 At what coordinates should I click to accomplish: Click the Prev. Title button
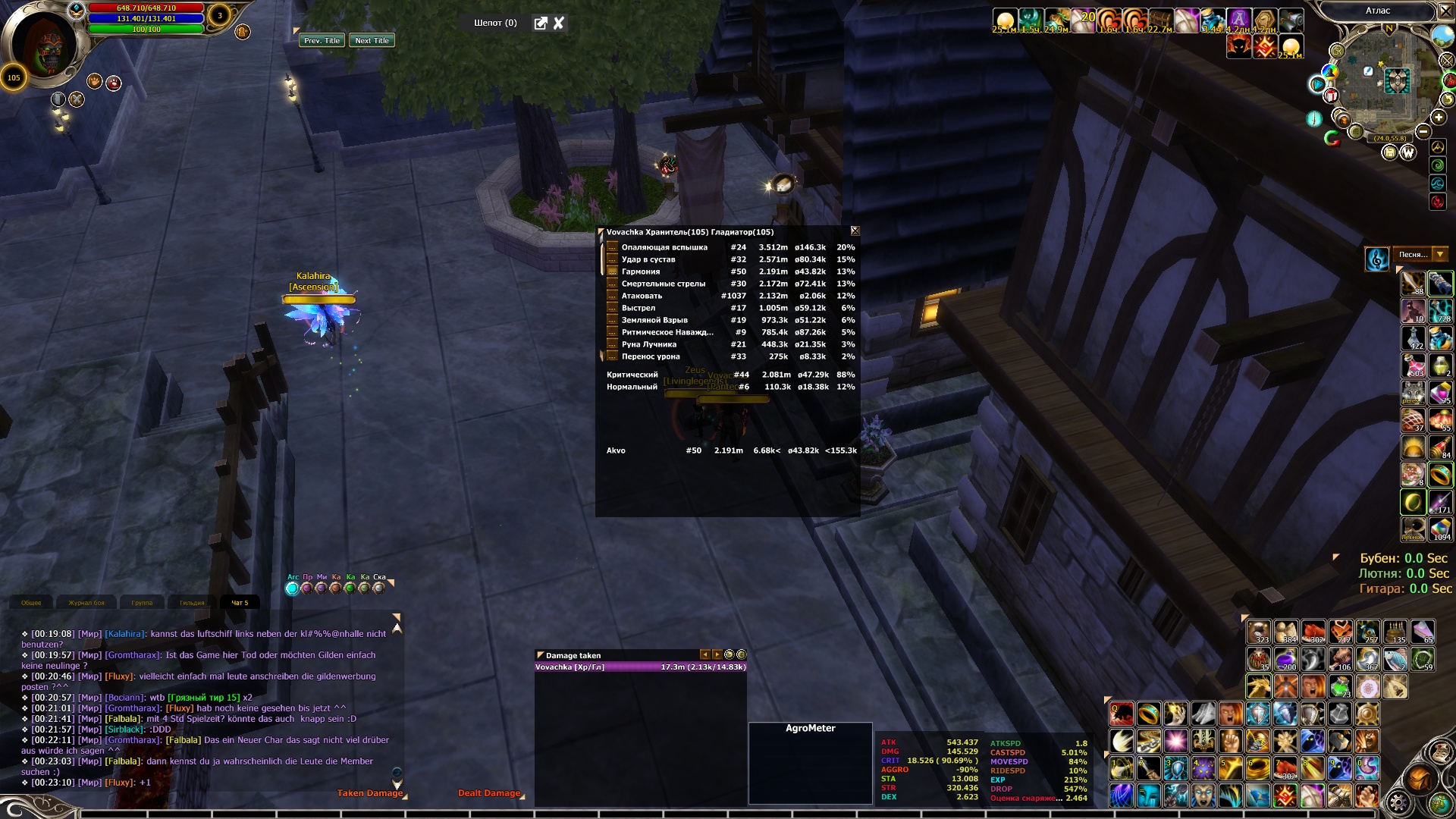pyautogui.click(x=322, y=41)
